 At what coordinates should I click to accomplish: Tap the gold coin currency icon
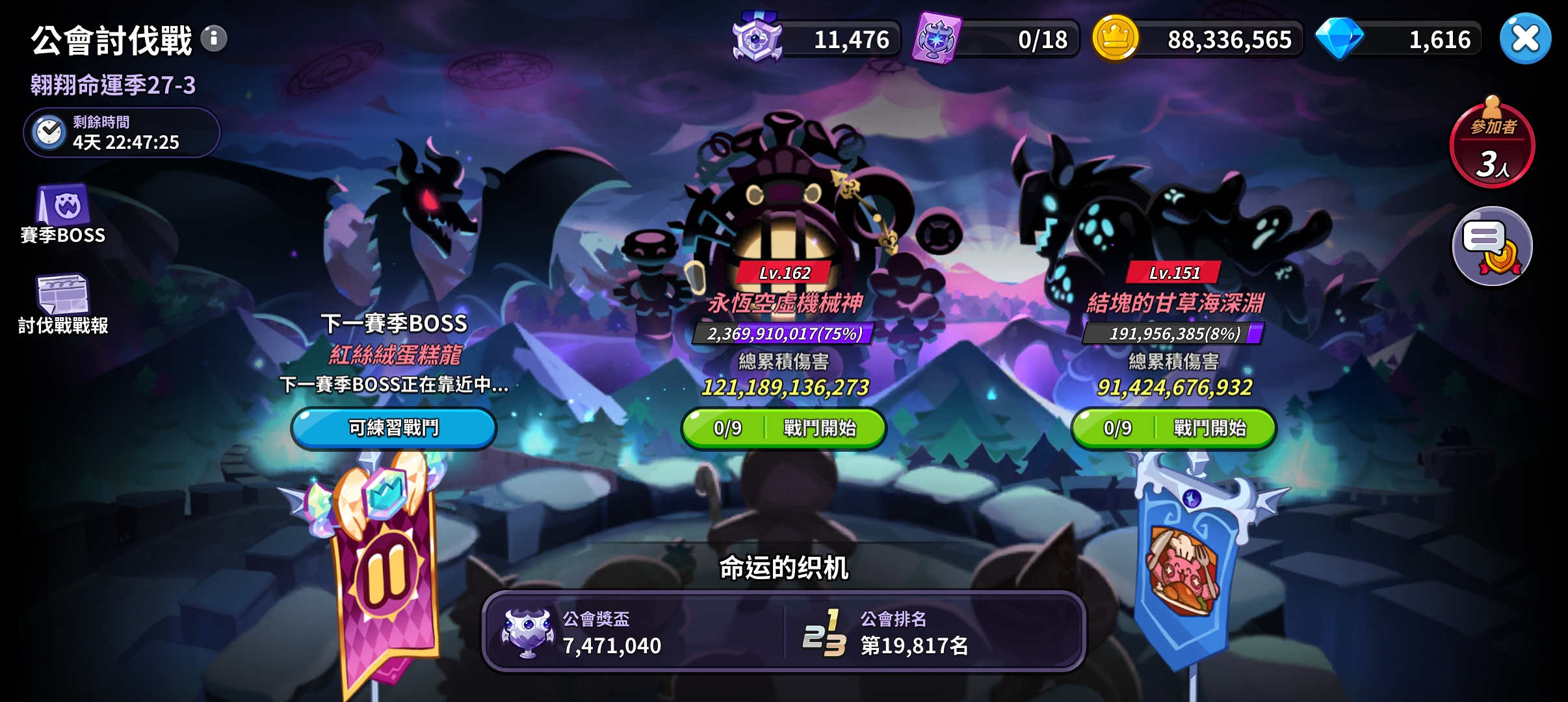1116,38
